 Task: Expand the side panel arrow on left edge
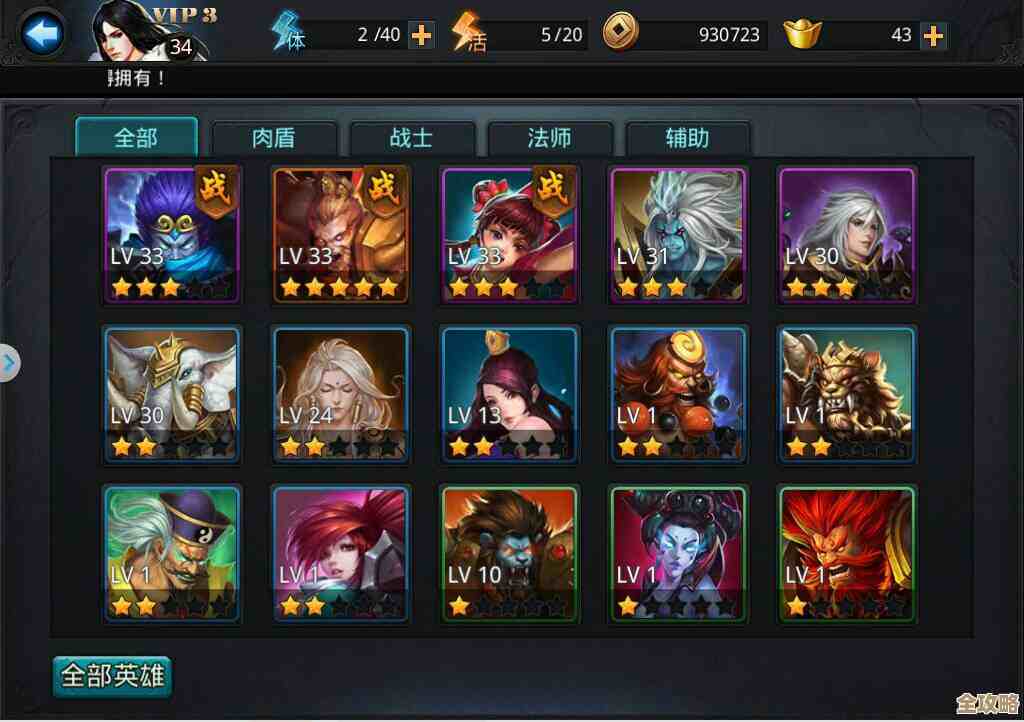click(9, 362)
